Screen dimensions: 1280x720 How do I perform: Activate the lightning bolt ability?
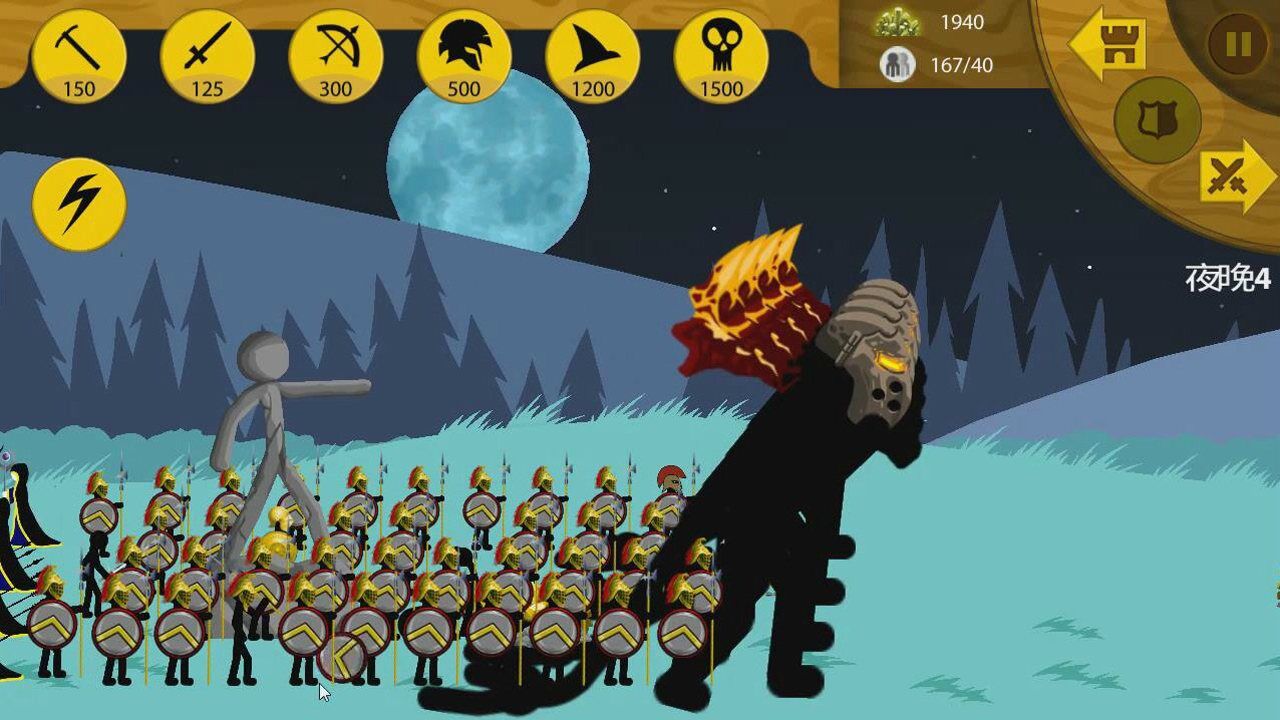[79, 204]
